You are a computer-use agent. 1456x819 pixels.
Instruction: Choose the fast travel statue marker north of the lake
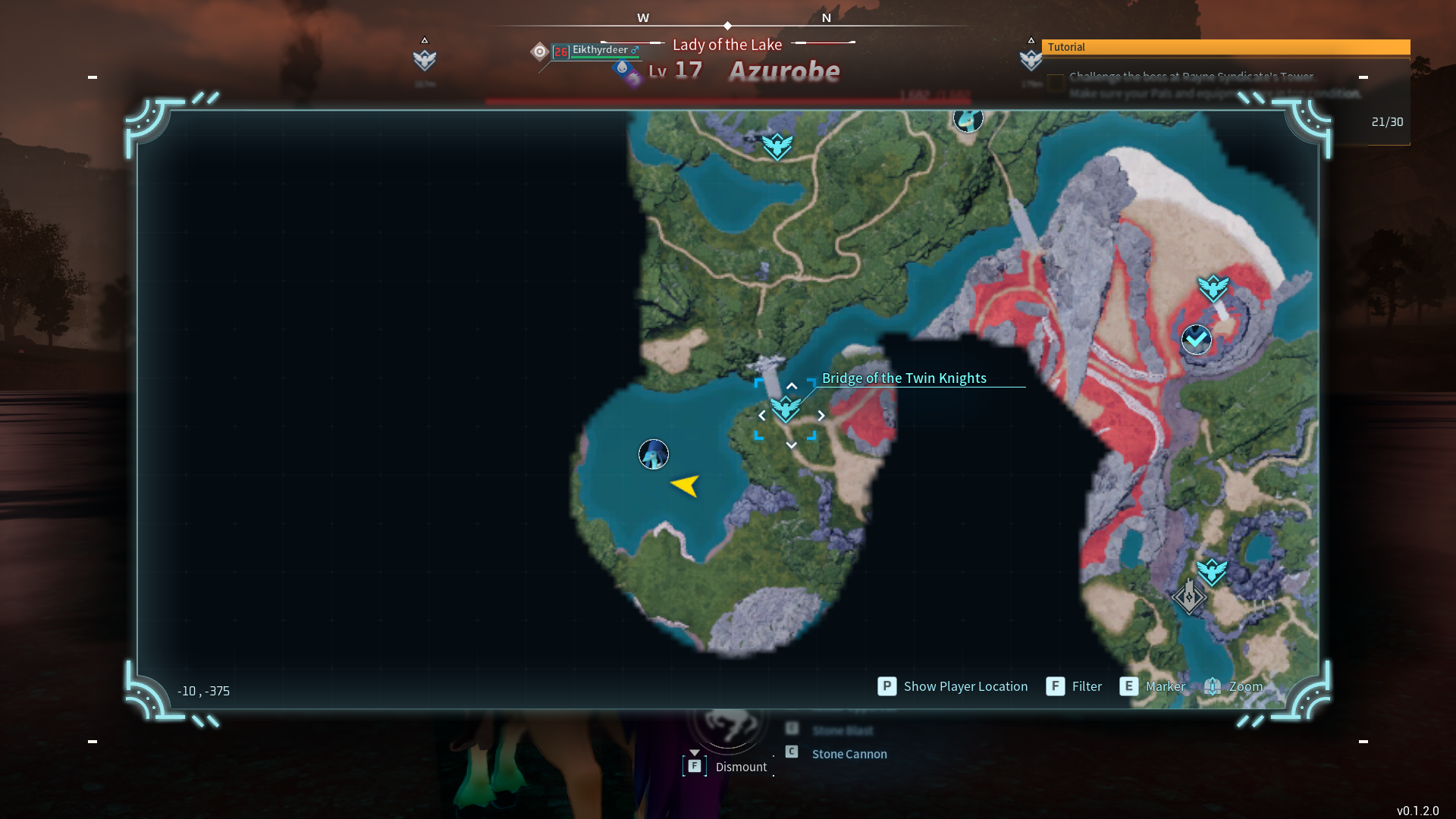(777, 146)
